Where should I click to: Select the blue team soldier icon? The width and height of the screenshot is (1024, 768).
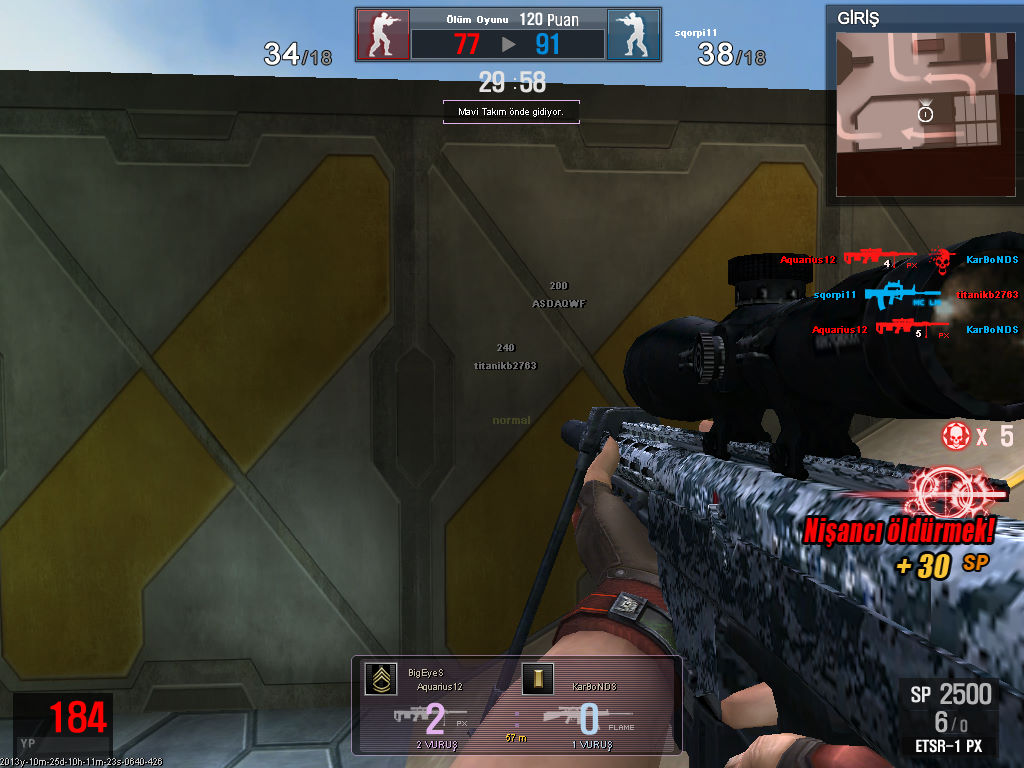point(633,35)
